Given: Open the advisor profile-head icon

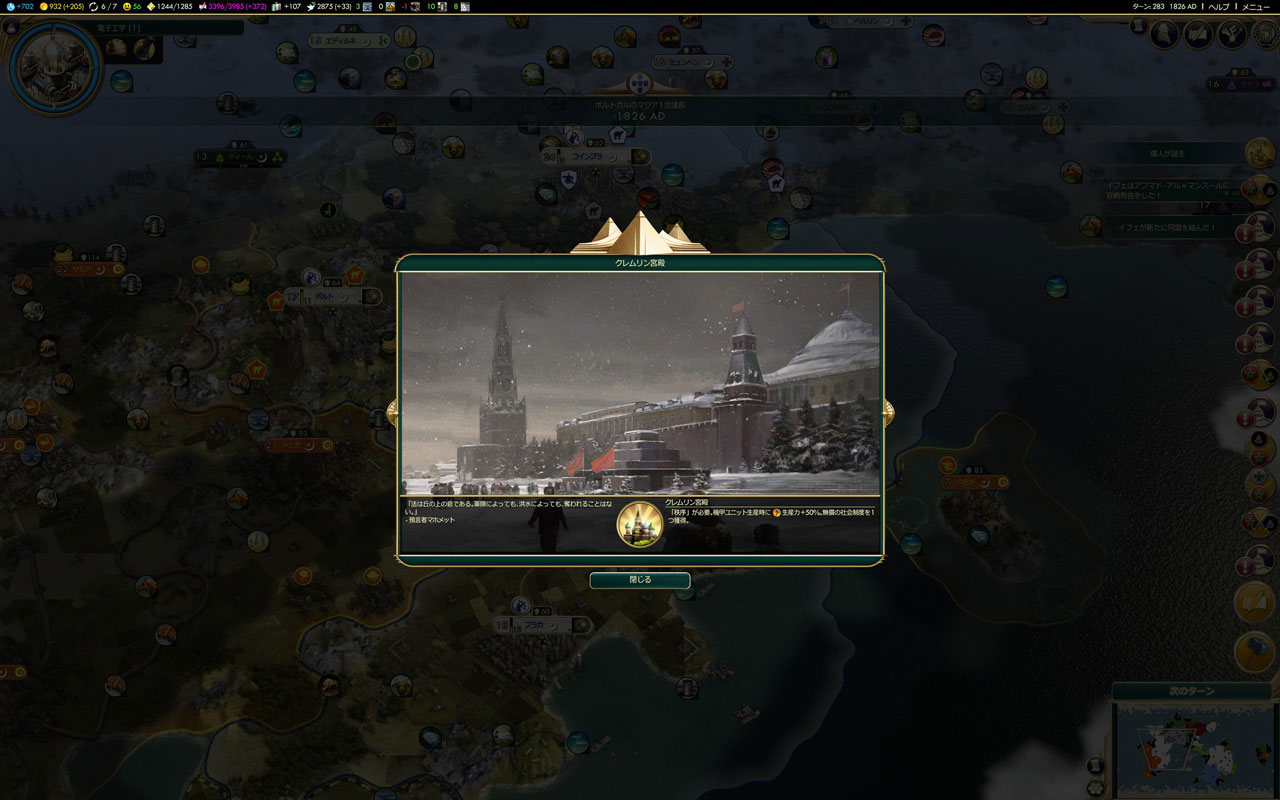Looking at the screenshot, I should (x=1164, y=35).
